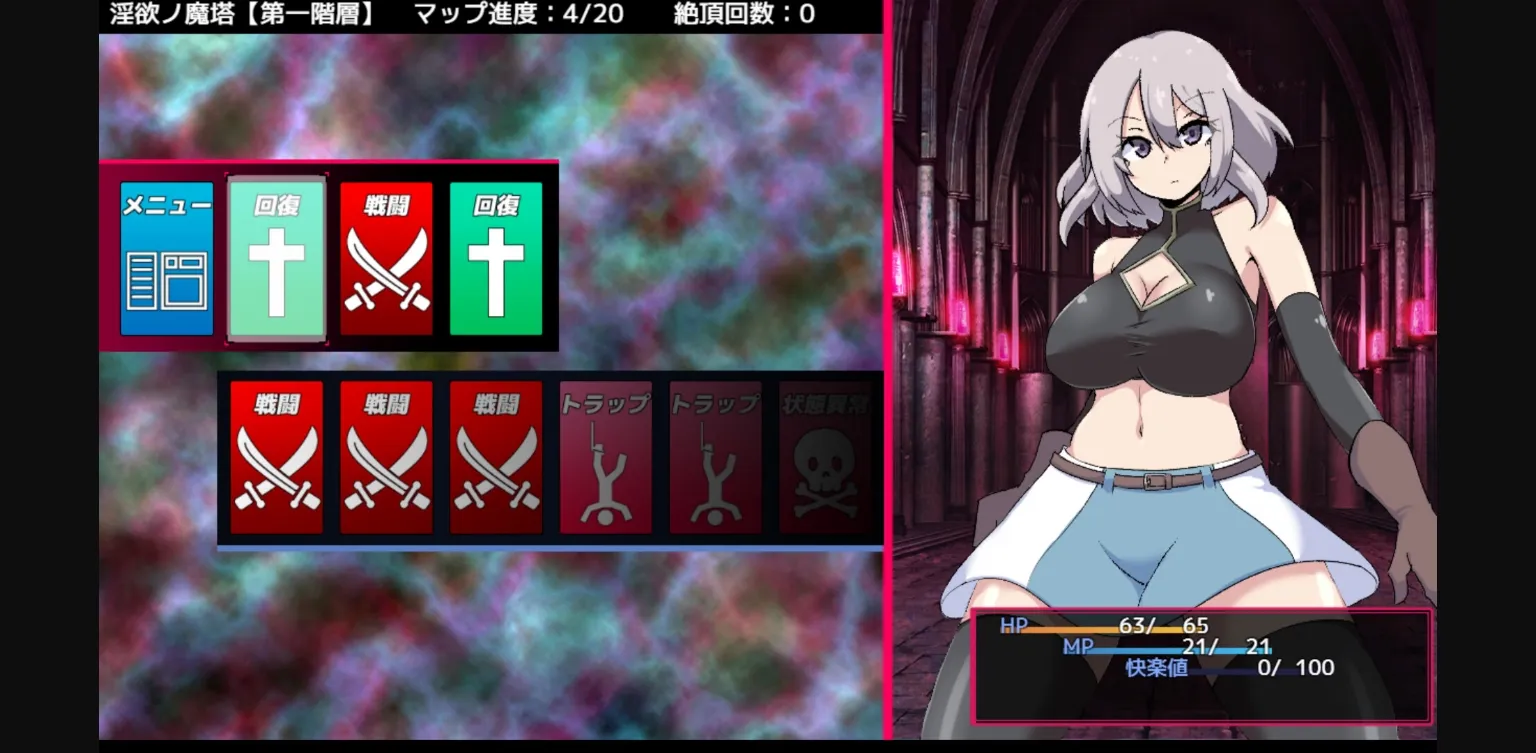Pick the middle 戦闘 card in bottom row

point(386,458)
